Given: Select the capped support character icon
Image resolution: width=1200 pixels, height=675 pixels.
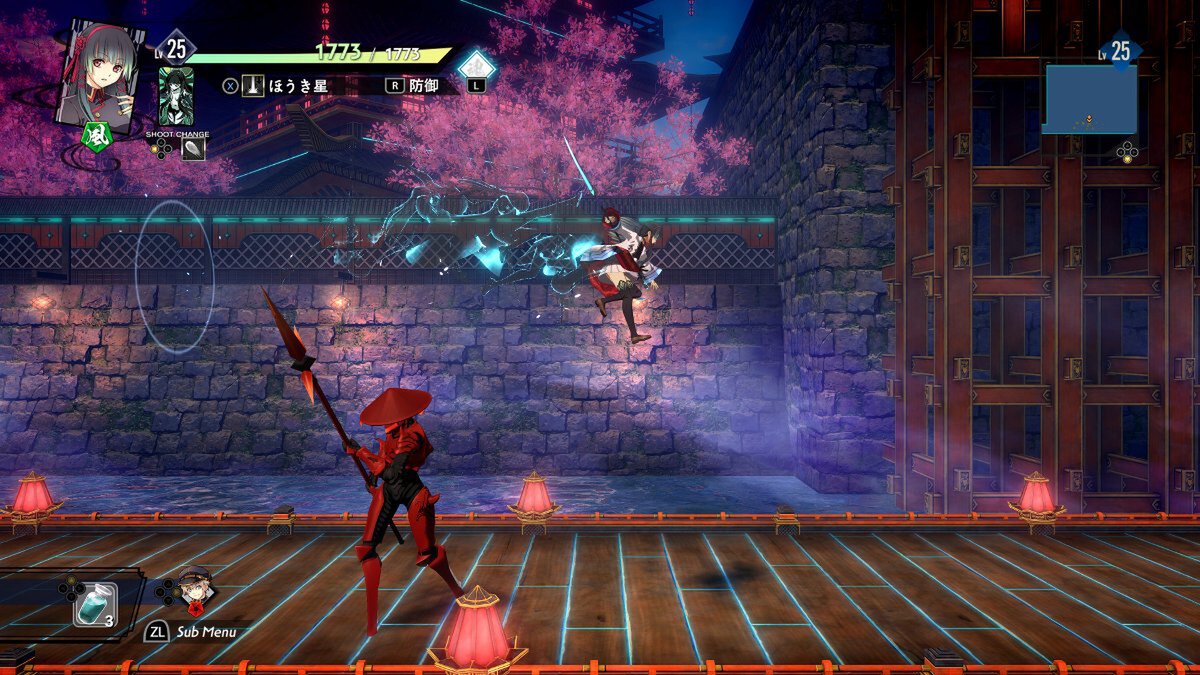Looking at the screenshot, I should point(194,591).
